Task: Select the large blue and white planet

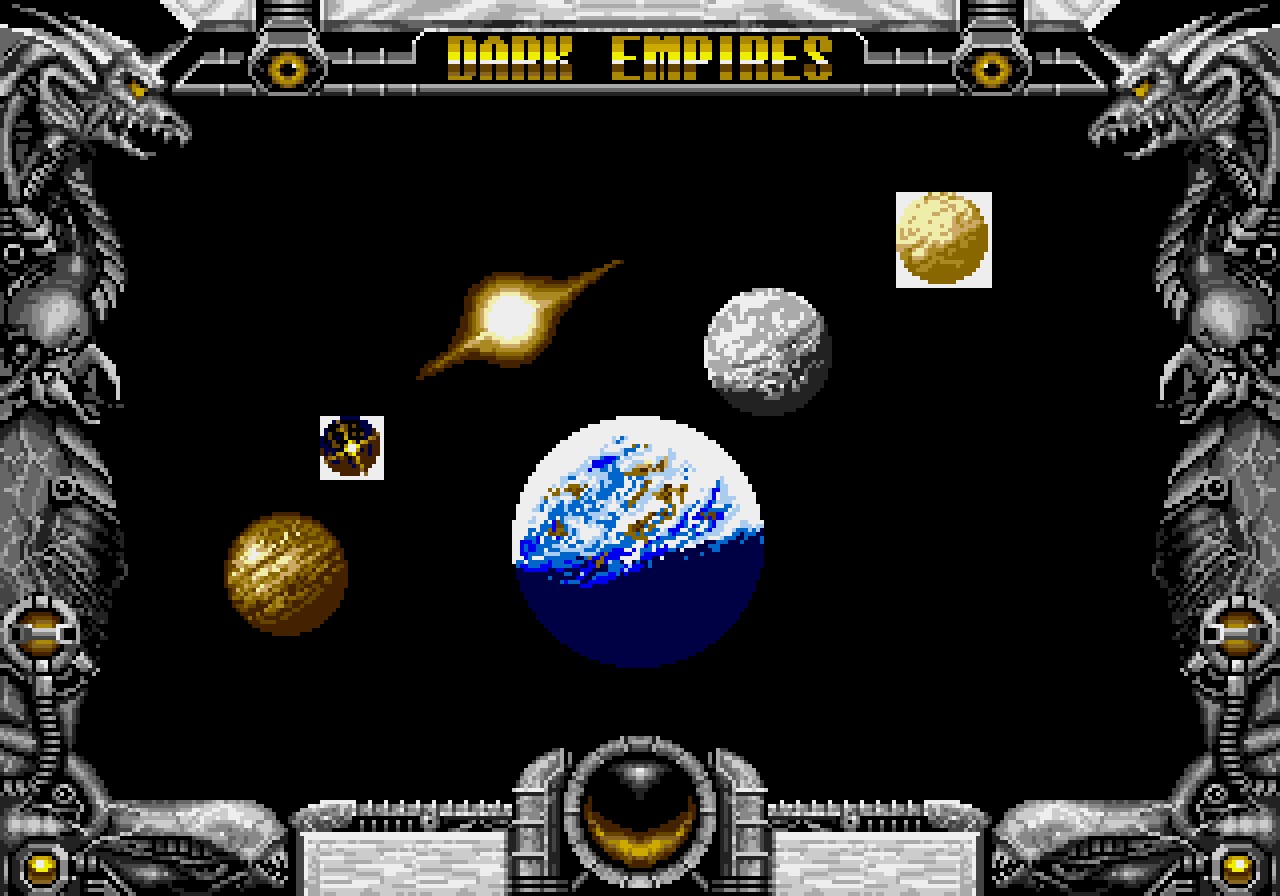Action: tap(639, 541)
